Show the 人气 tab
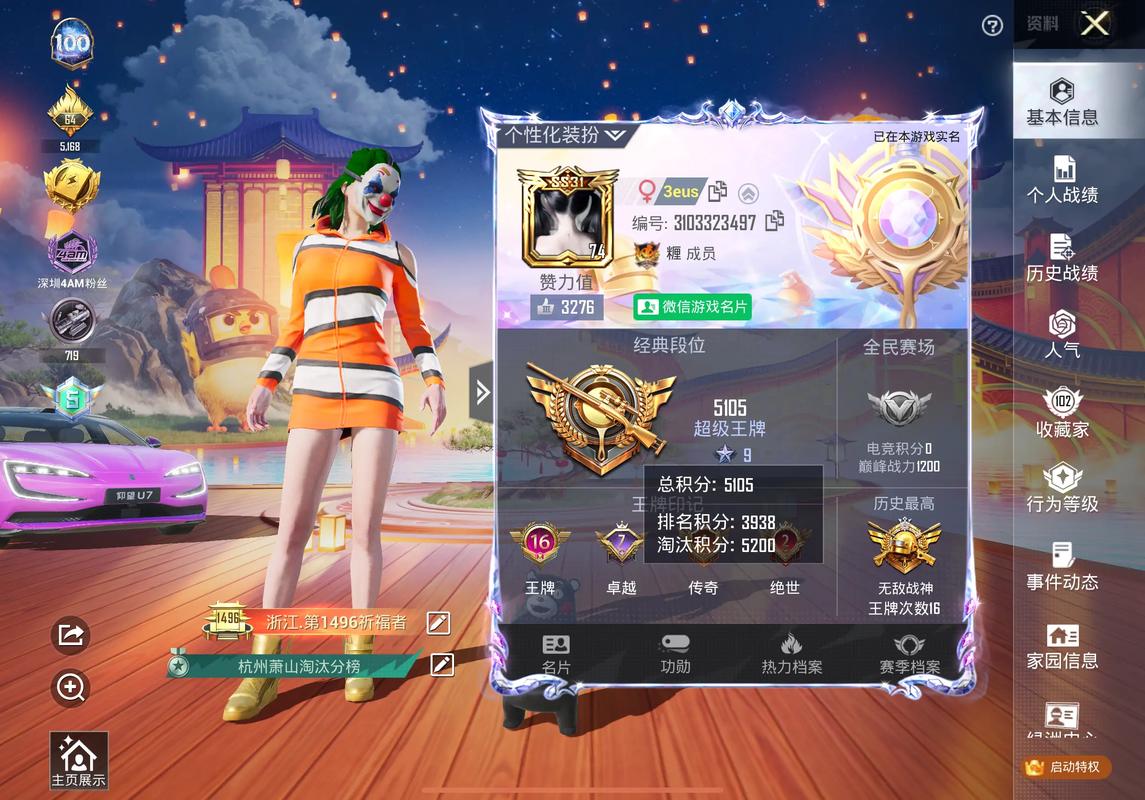1145x800 pixels. coord(1062,335)
